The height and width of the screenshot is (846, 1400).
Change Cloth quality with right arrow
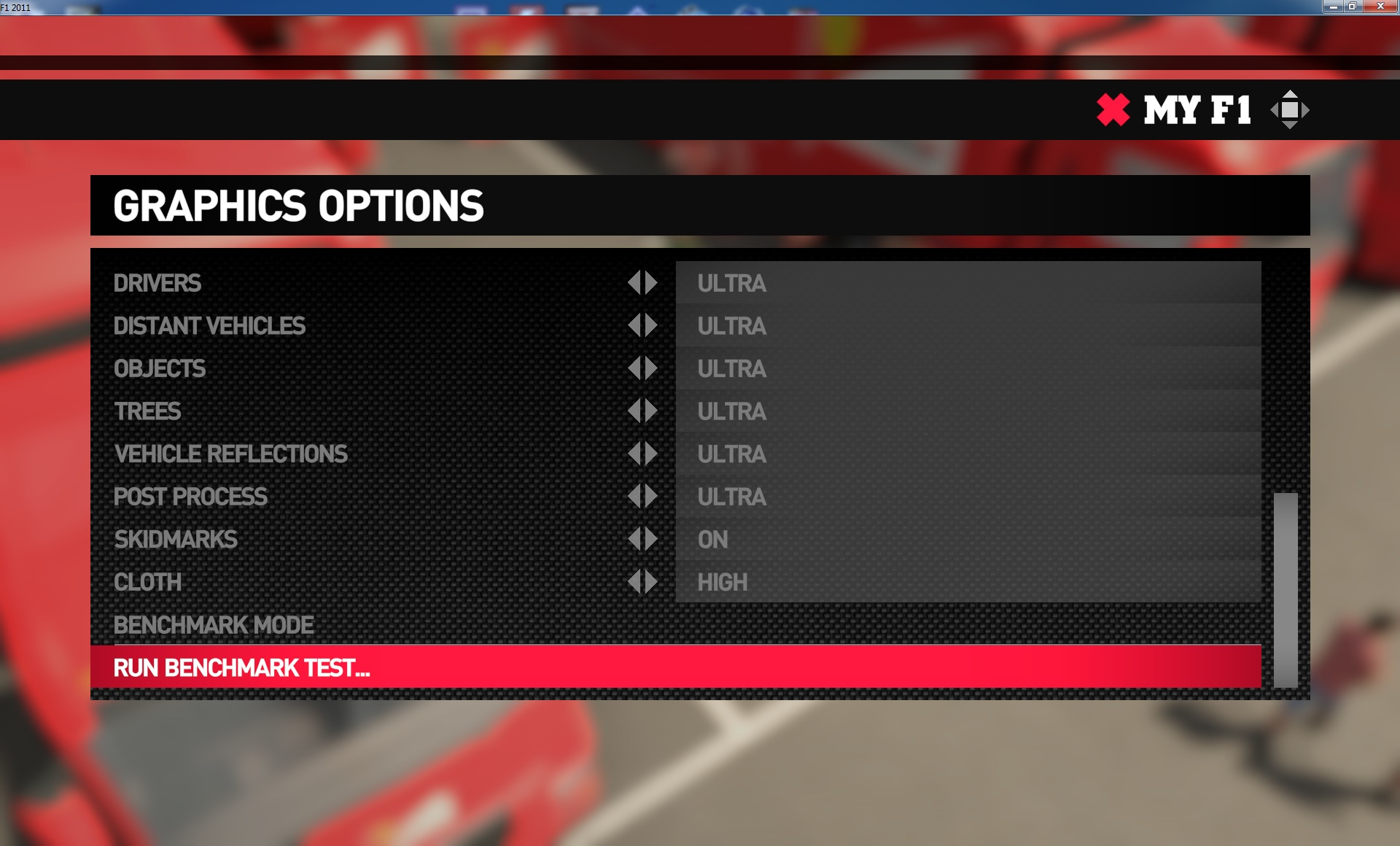coord(651,582)
